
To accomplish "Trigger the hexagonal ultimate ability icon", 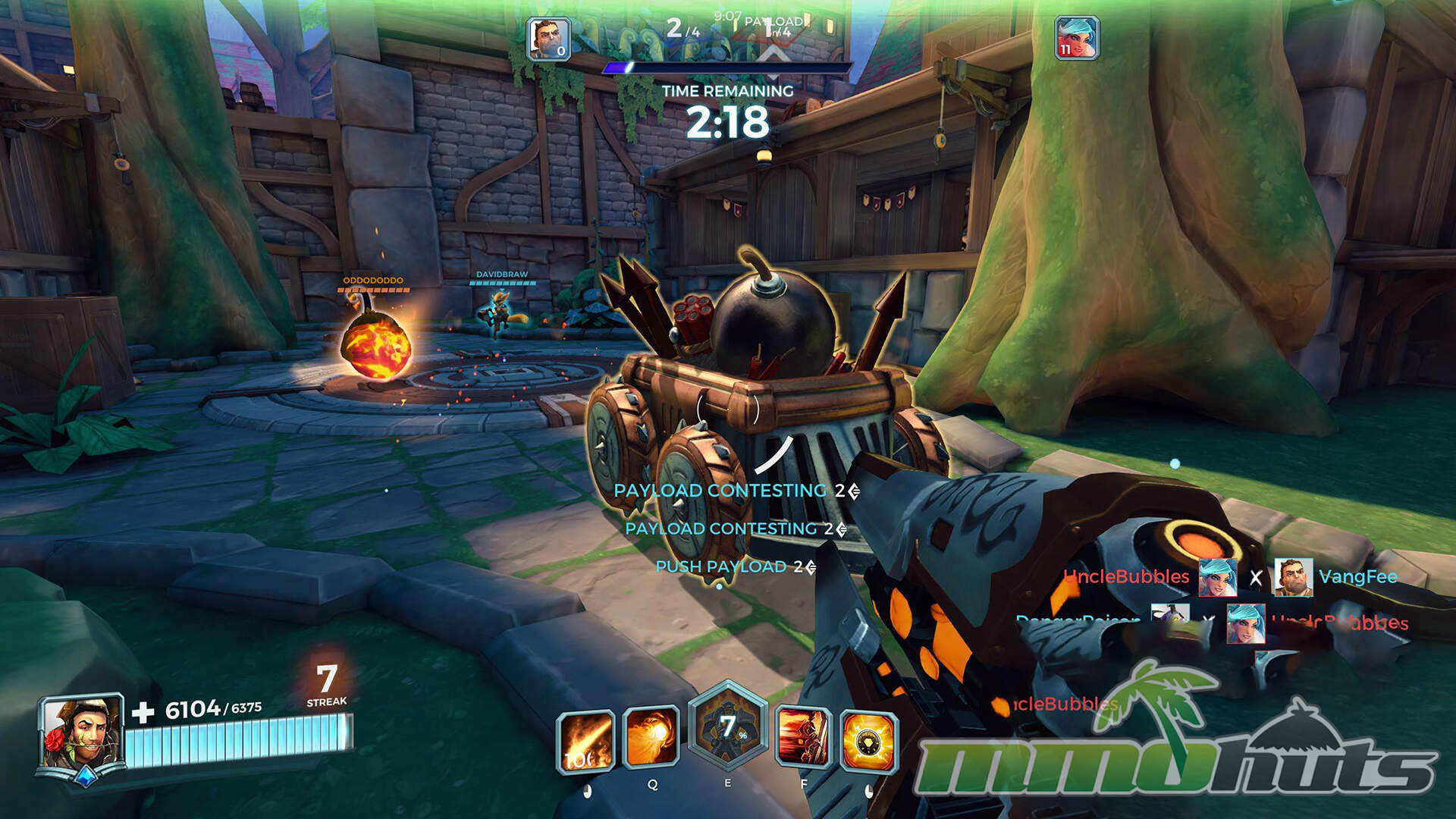I will (727, 728).
